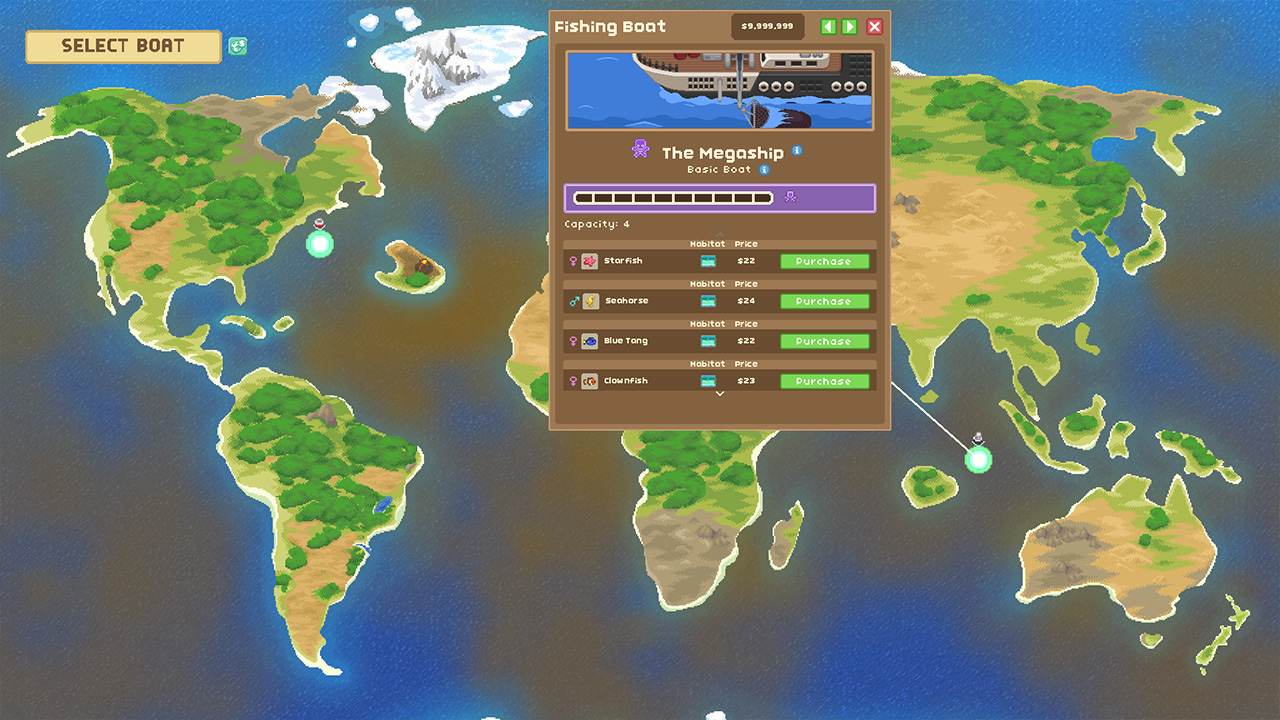The height and width of the screenshot is (720, 1280).
Task: Click the purple capacity bar of The Megaship
Action: pos(719,197)
